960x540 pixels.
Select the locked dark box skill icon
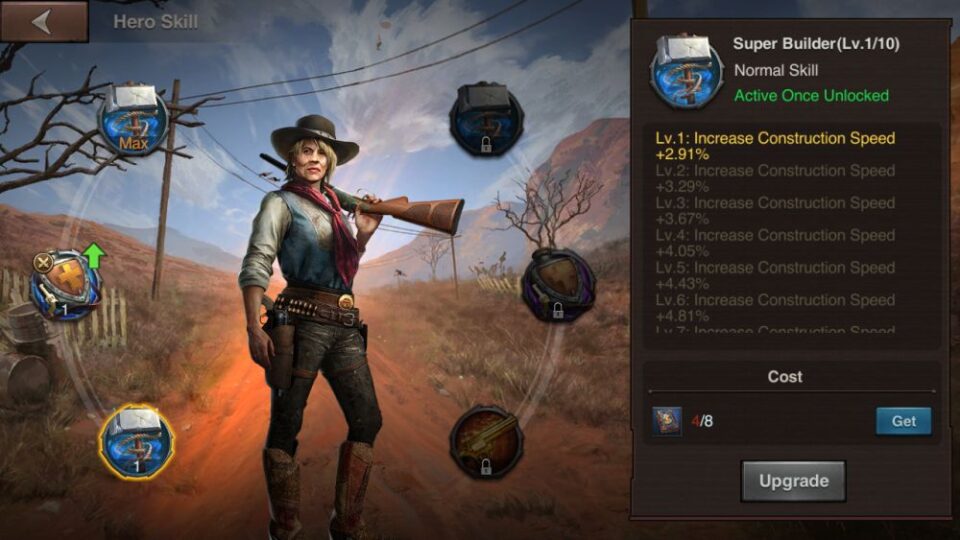pos(486,119)
